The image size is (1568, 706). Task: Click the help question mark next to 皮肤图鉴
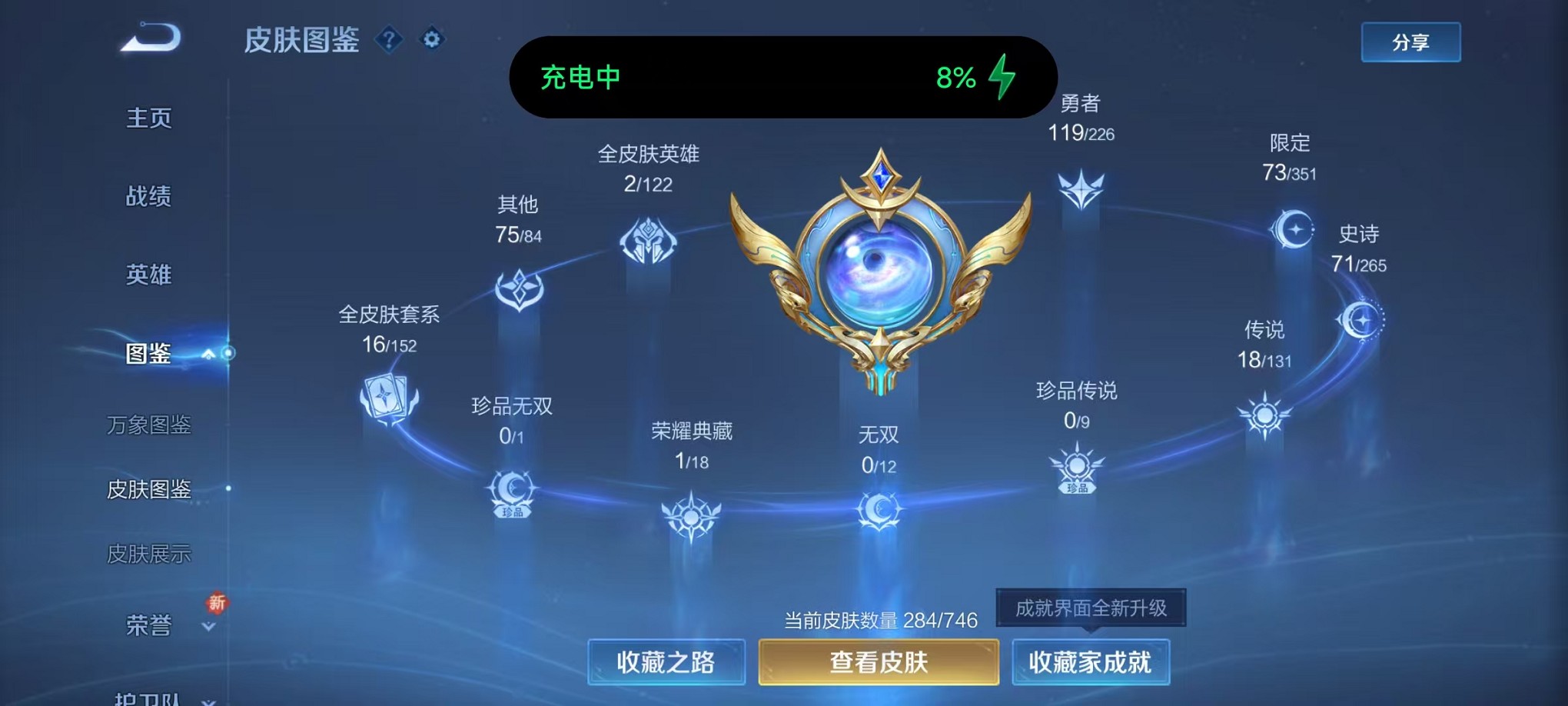(x=390, y=40)
